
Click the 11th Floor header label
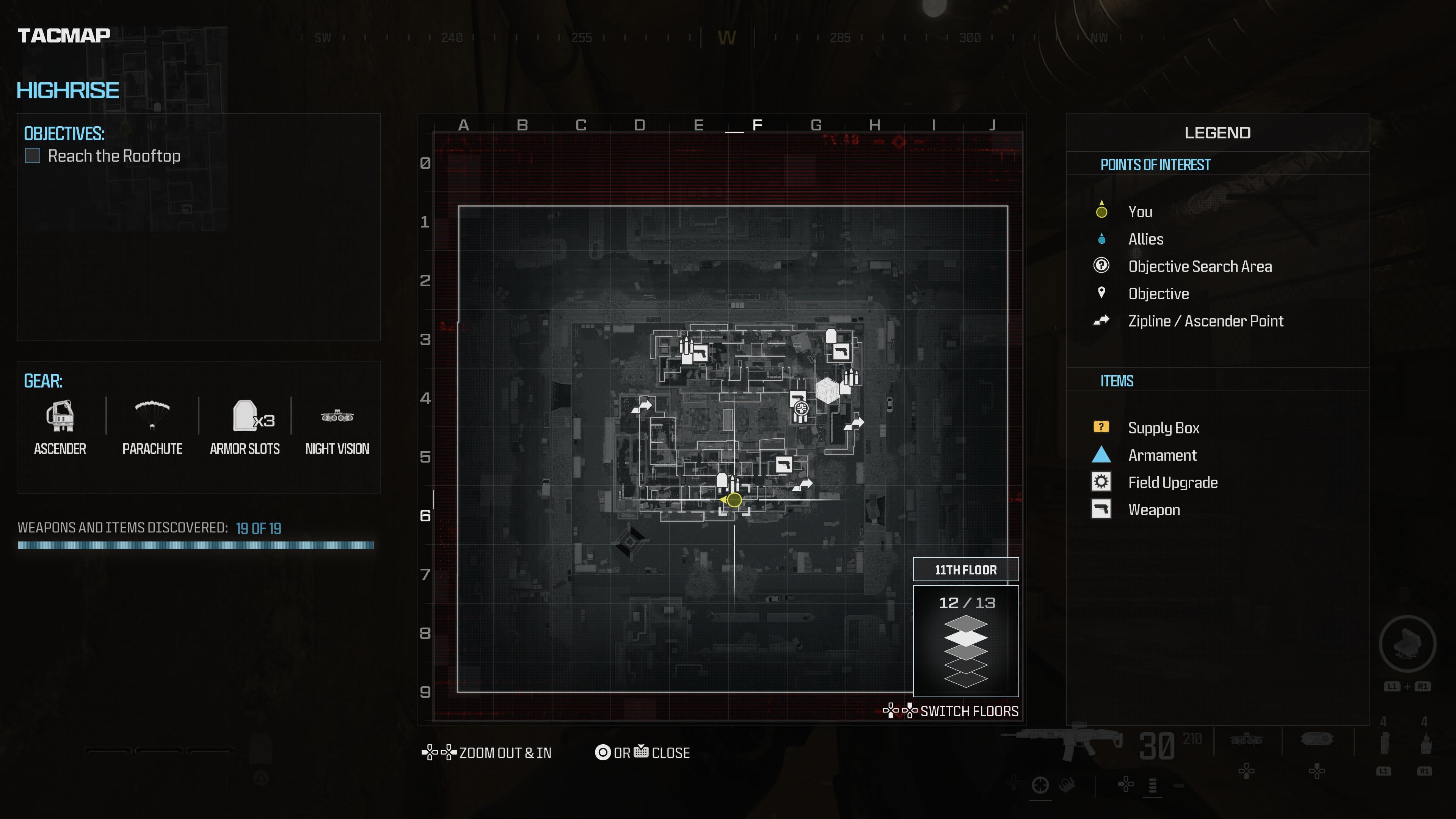(966, 570)
